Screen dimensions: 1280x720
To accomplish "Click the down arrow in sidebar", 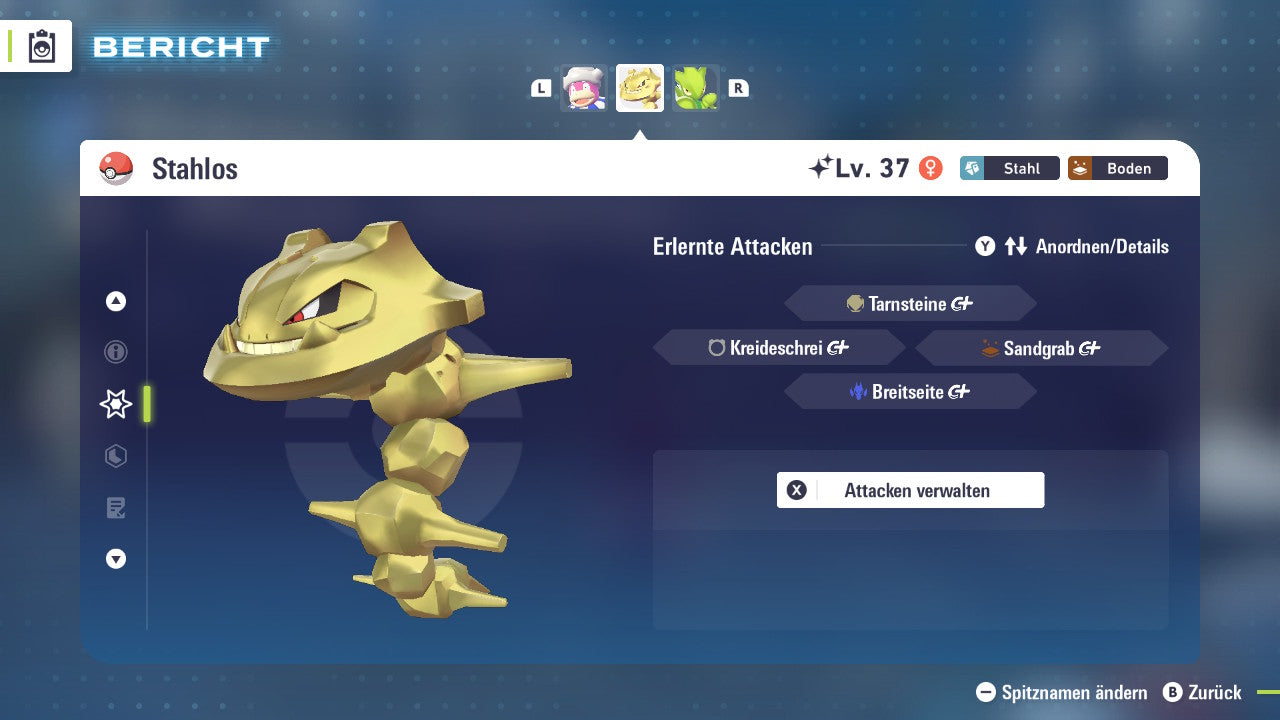I will click(115, 559).
